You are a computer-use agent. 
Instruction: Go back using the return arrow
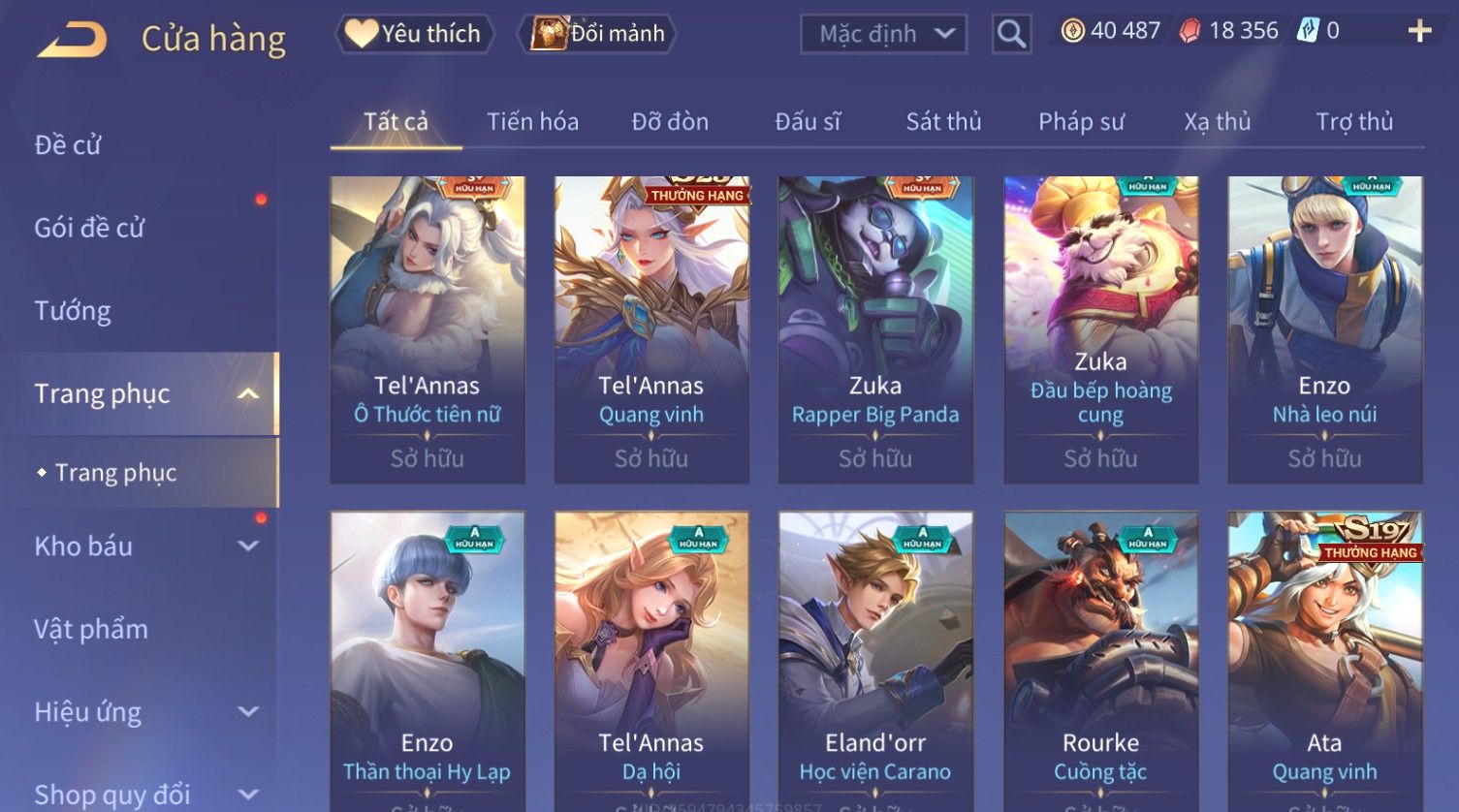[72, 40]
